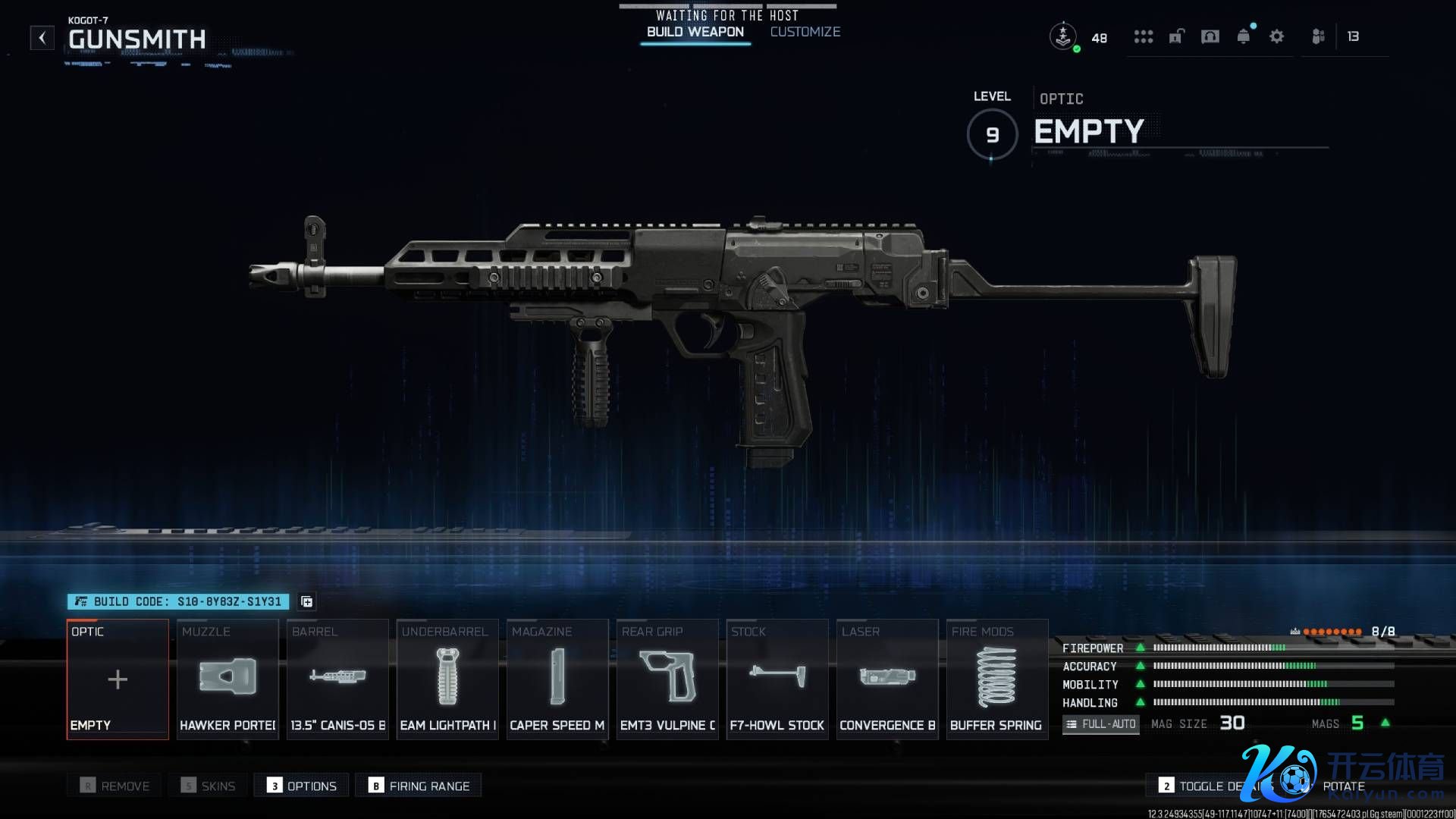Open the Options button

[x=302, y=786]
